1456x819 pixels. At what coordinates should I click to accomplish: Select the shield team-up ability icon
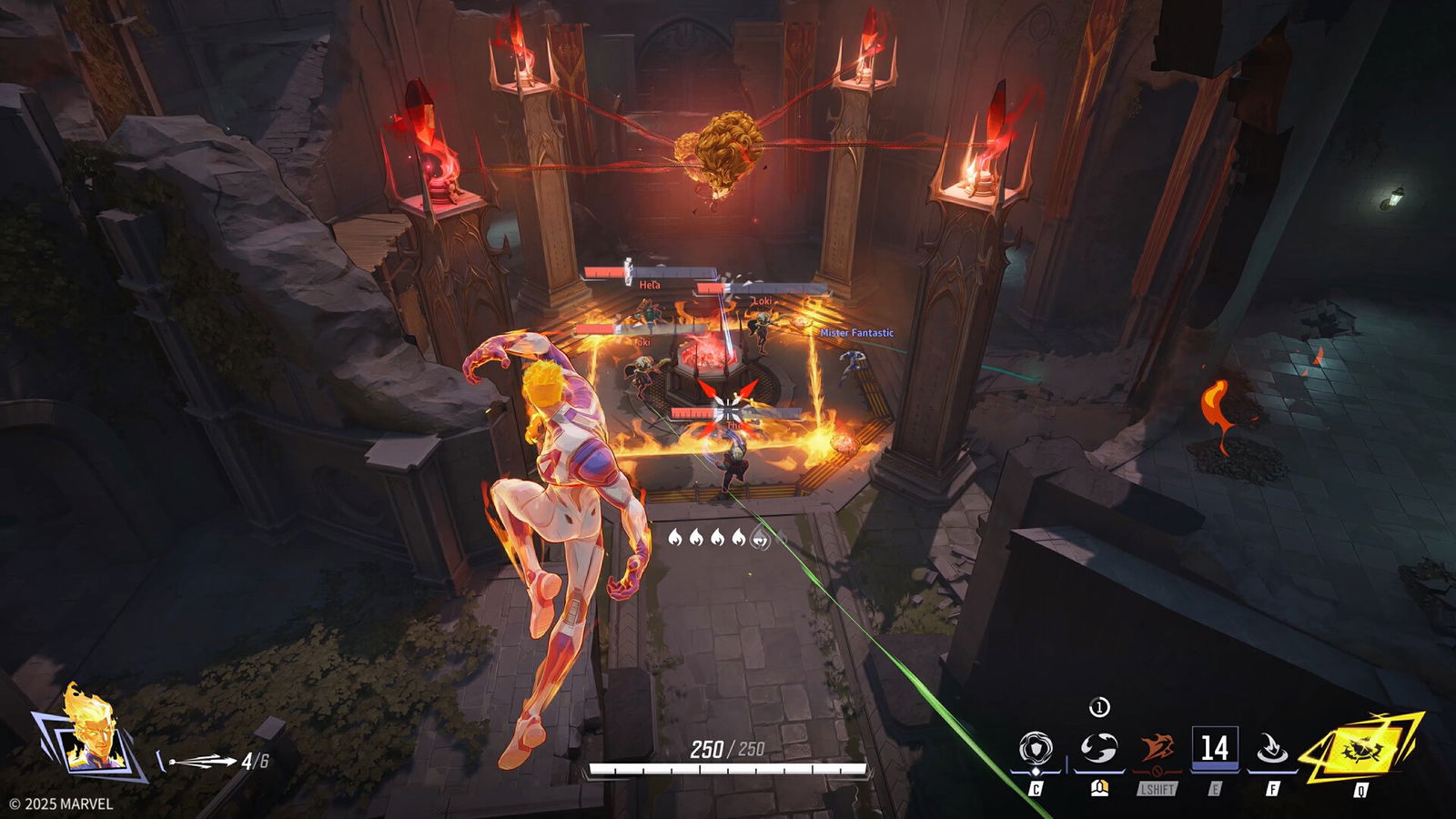(x=1036, y=749)
